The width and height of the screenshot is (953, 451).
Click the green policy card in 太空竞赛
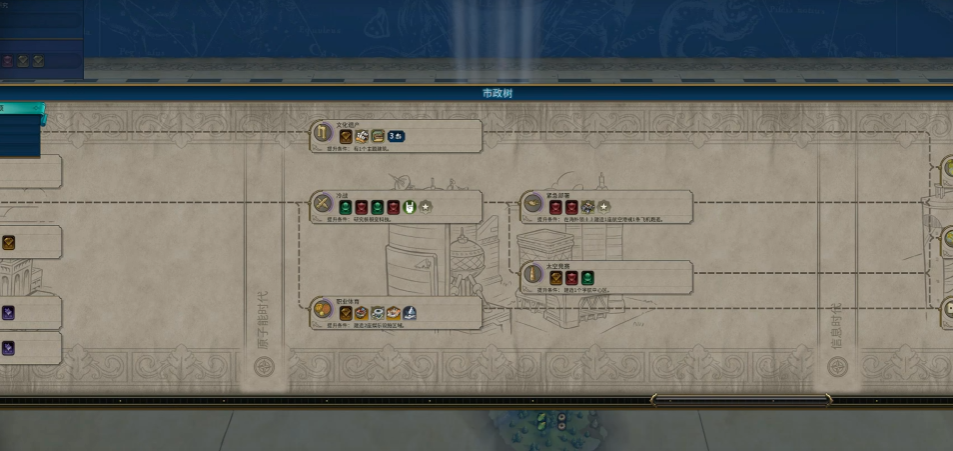pyautogui.click(x=587, y=277)
